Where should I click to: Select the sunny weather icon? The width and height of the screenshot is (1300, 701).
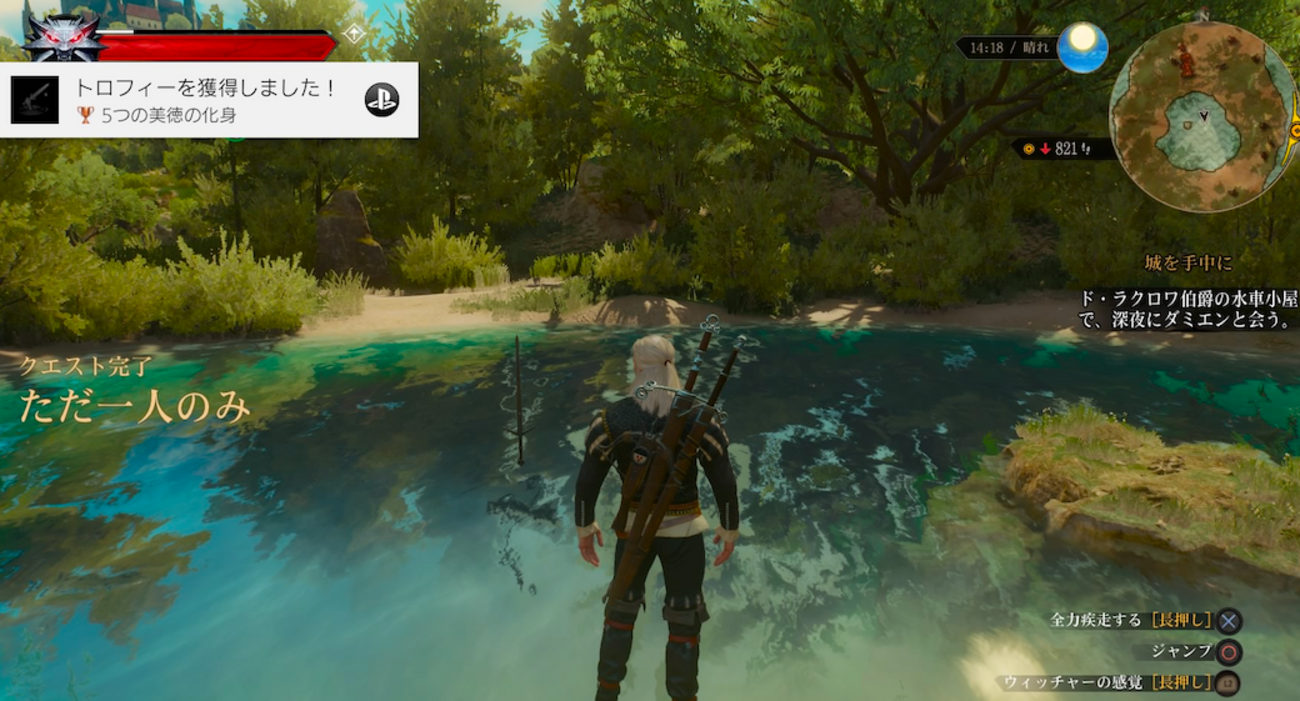click(1082, 47)
